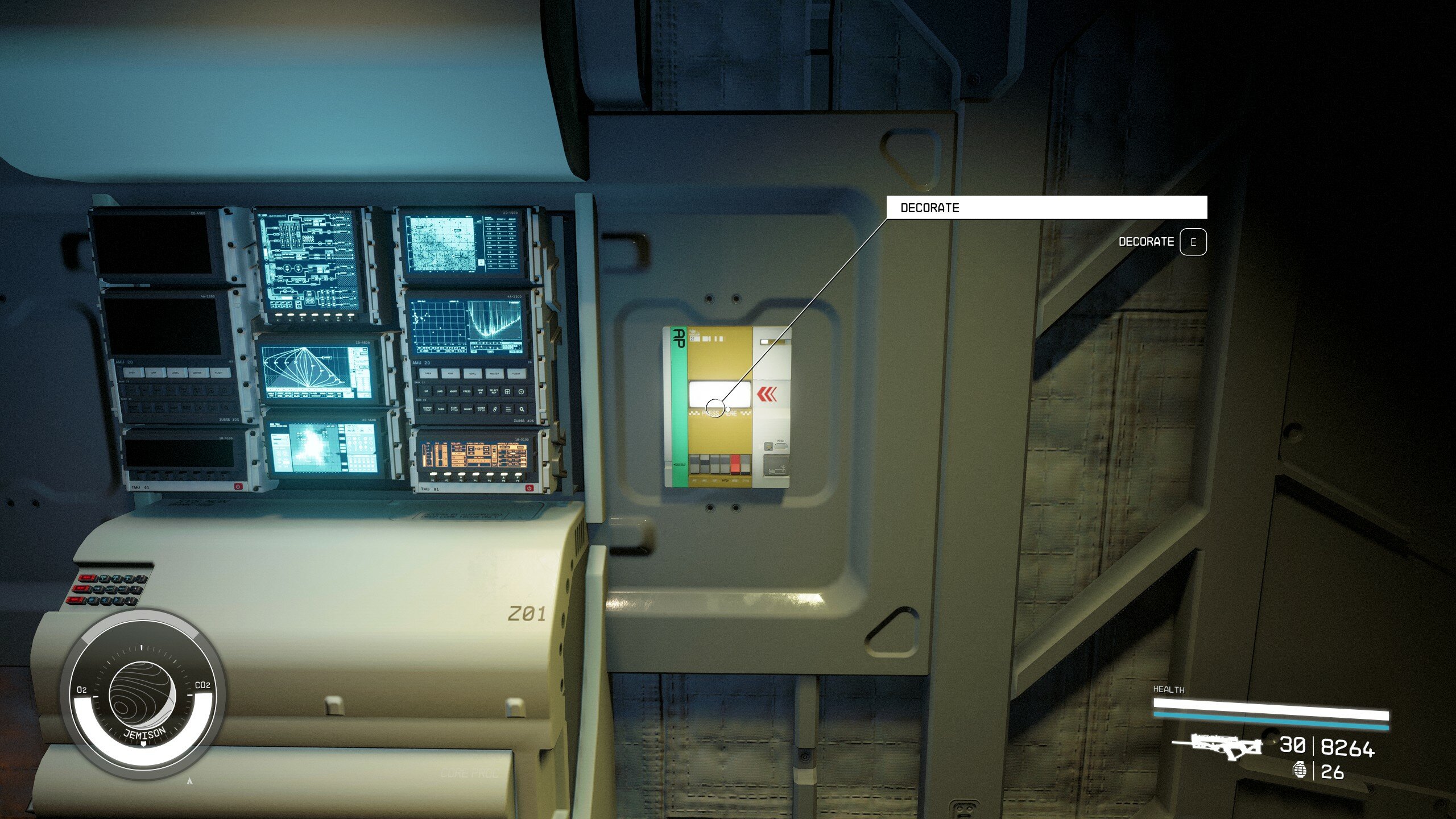Select the white DECORATE label banner

click(1046, 208)
